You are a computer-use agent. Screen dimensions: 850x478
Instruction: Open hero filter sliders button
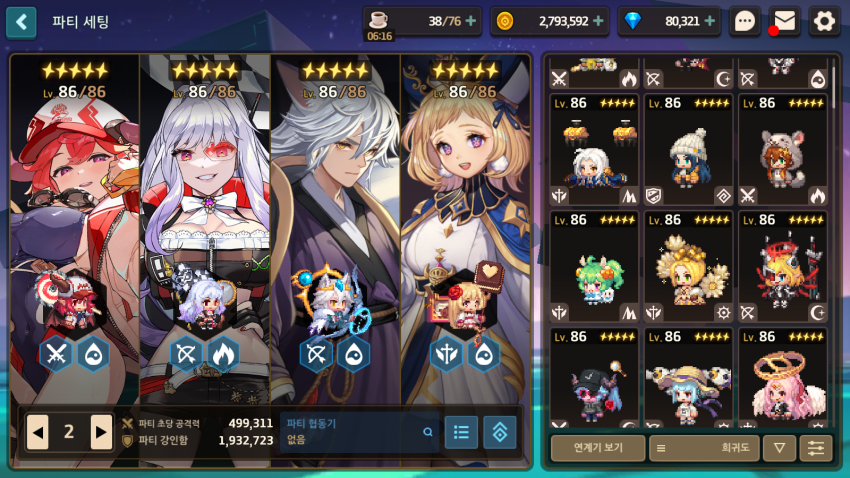[816, 448]
